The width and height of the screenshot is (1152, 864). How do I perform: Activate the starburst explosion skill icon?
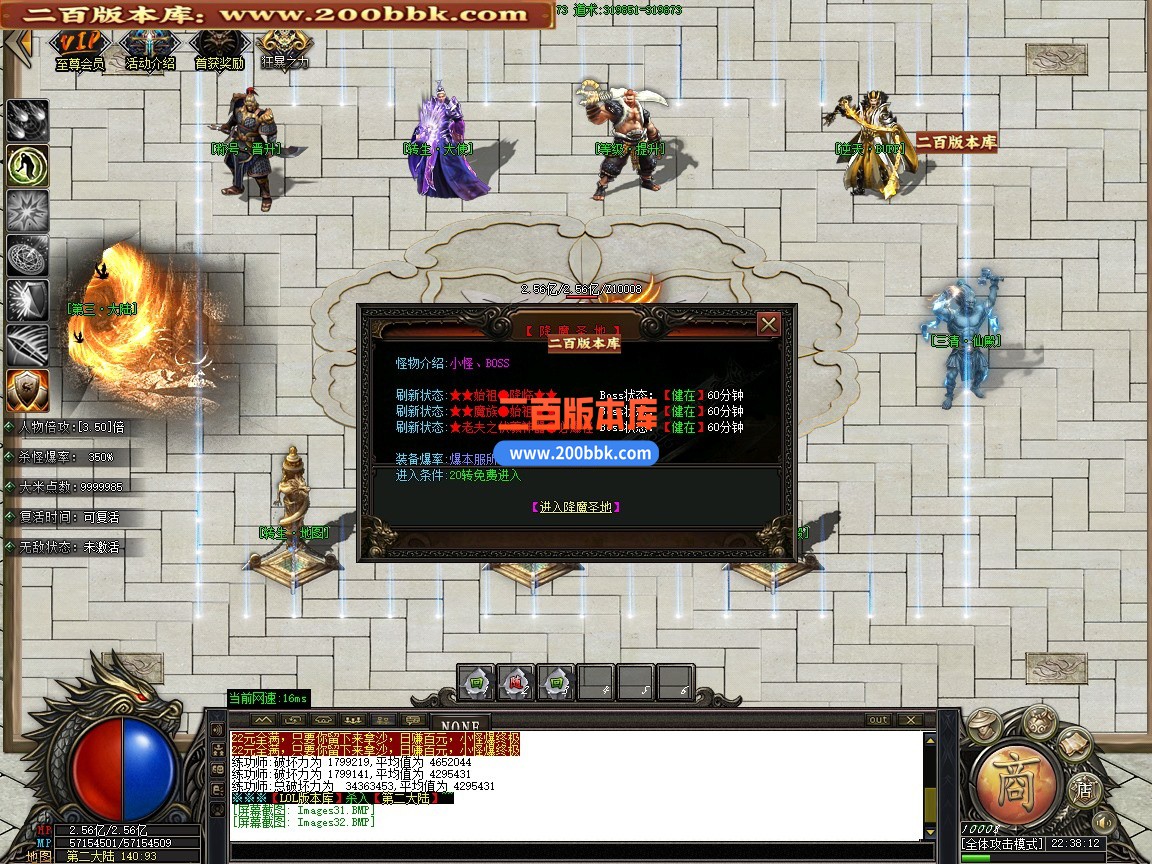pyautogui.click(x=27, y=210)
